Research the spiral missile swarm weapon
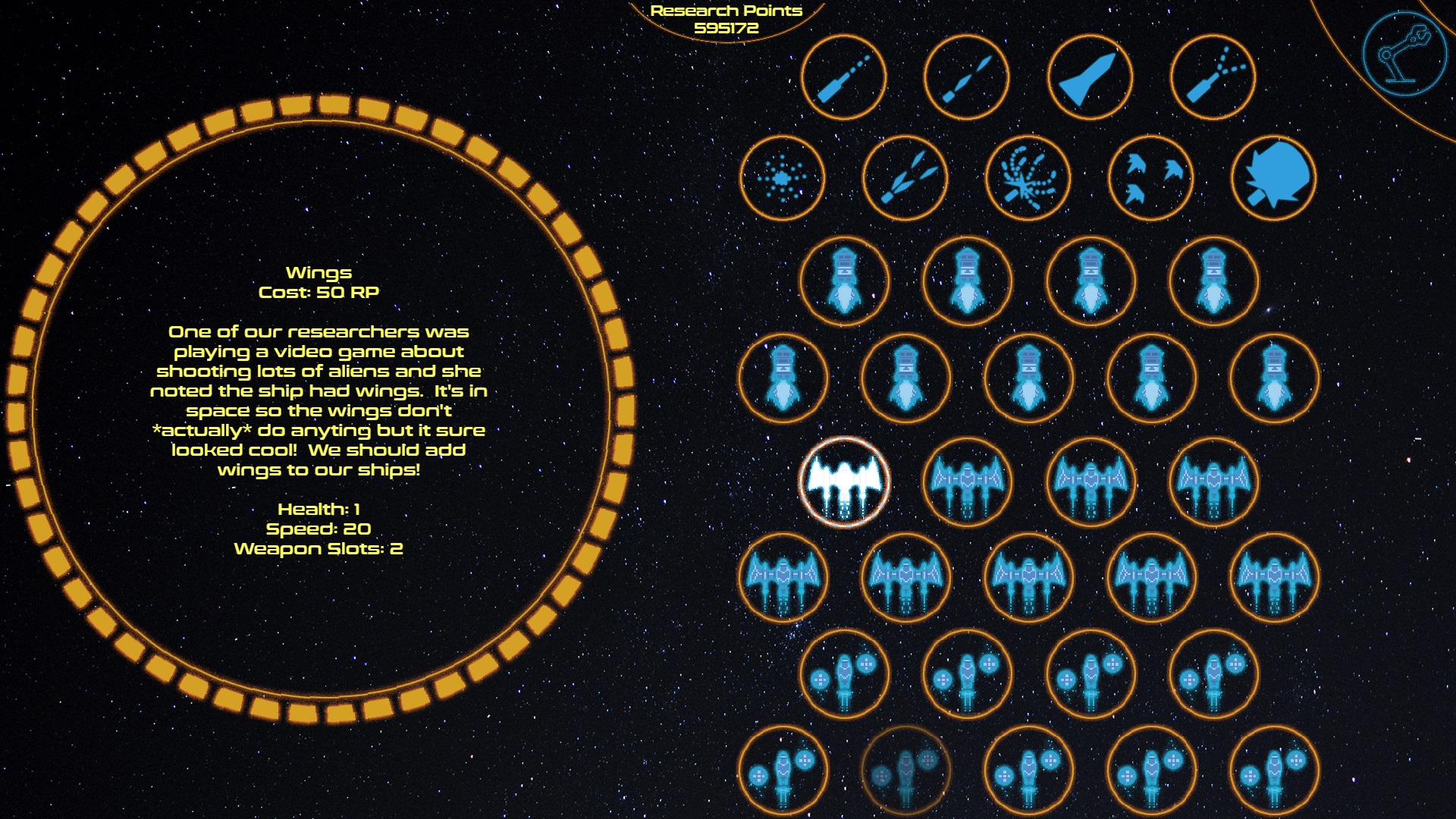Screen dimensions: 1456x819 click(x=1030, y=178)
